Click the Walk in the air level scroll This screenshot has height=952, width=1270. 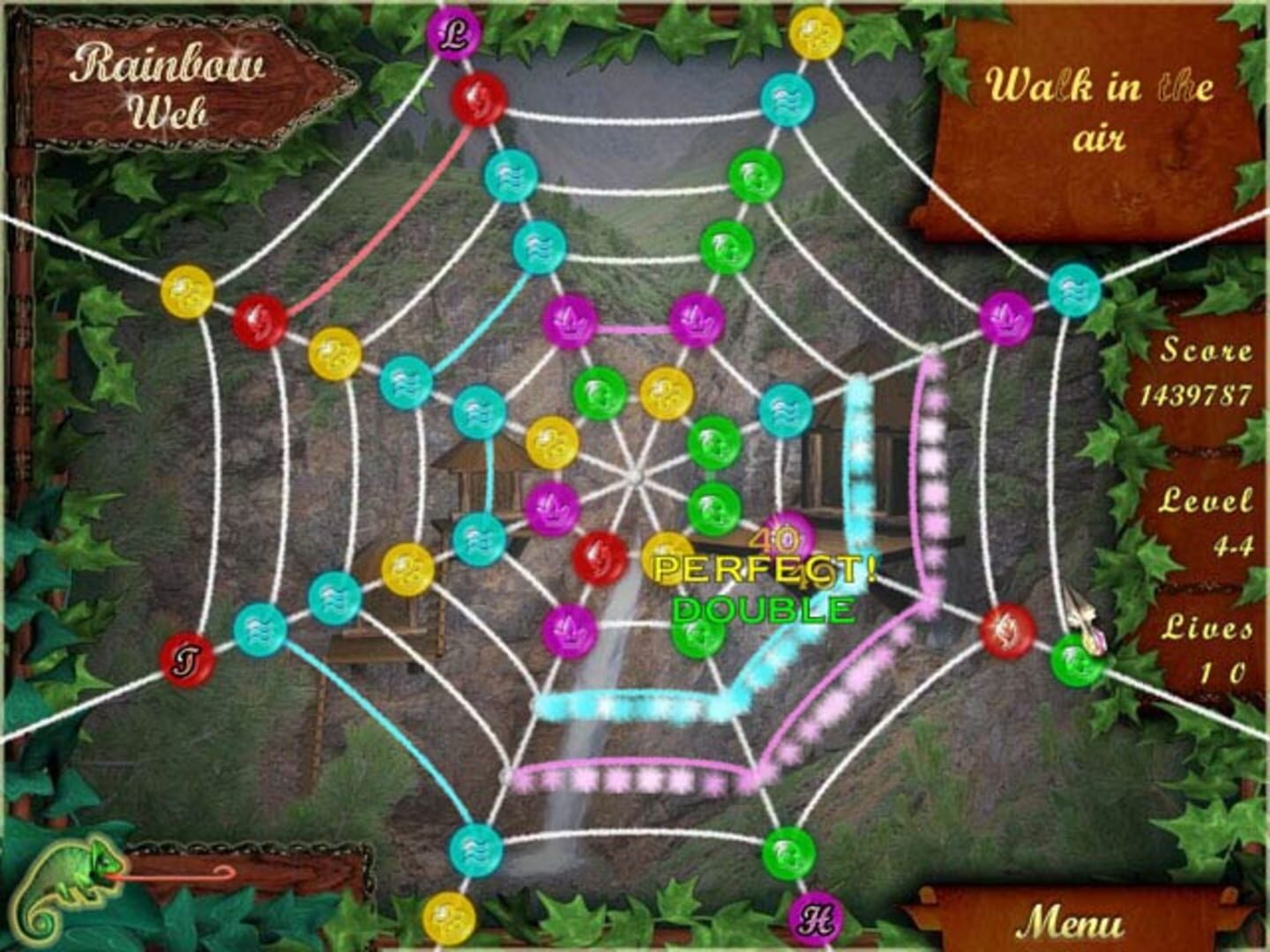[x=1096, y=110]
